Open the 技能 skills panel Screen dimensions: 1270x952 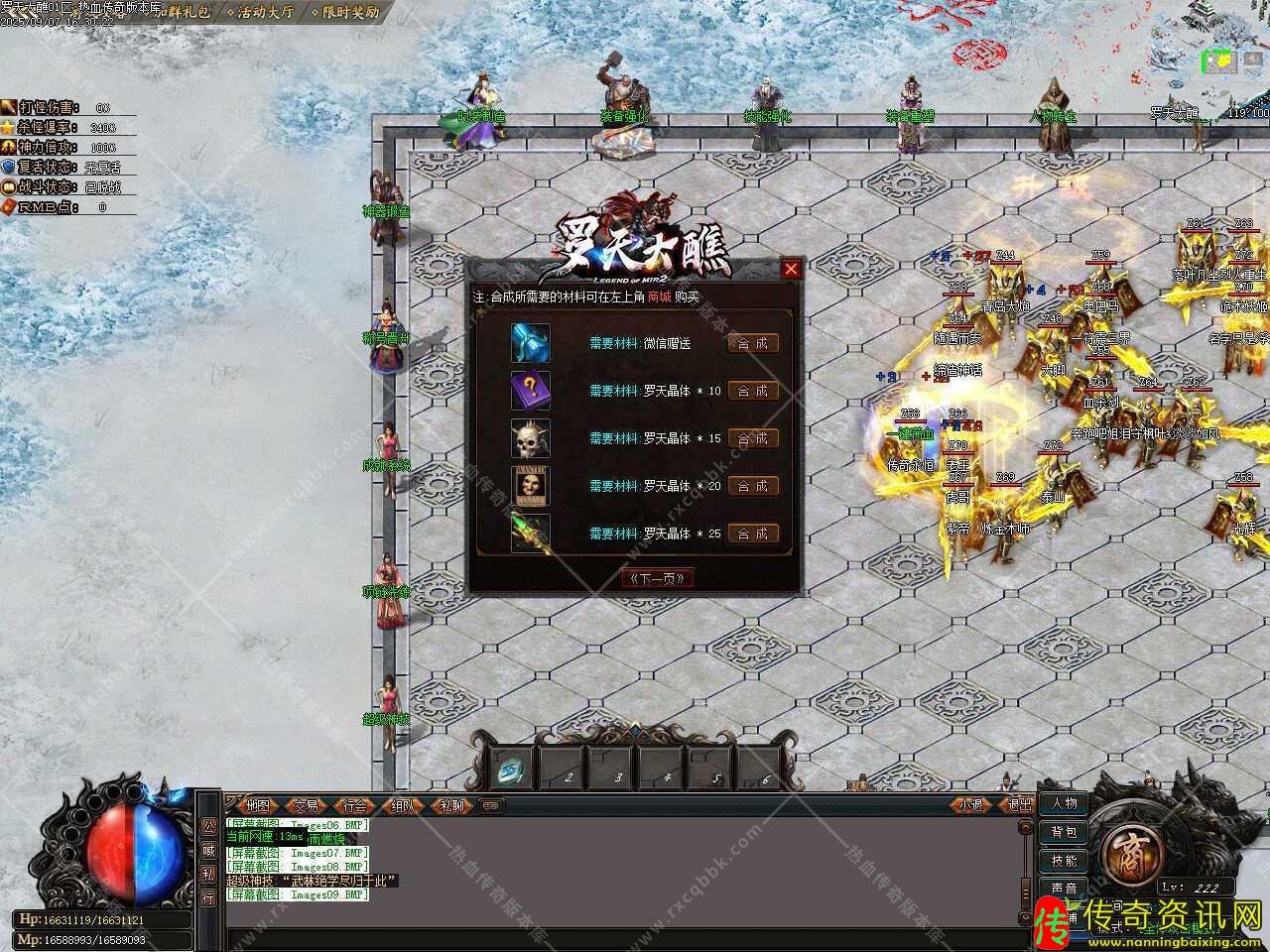1064,861
